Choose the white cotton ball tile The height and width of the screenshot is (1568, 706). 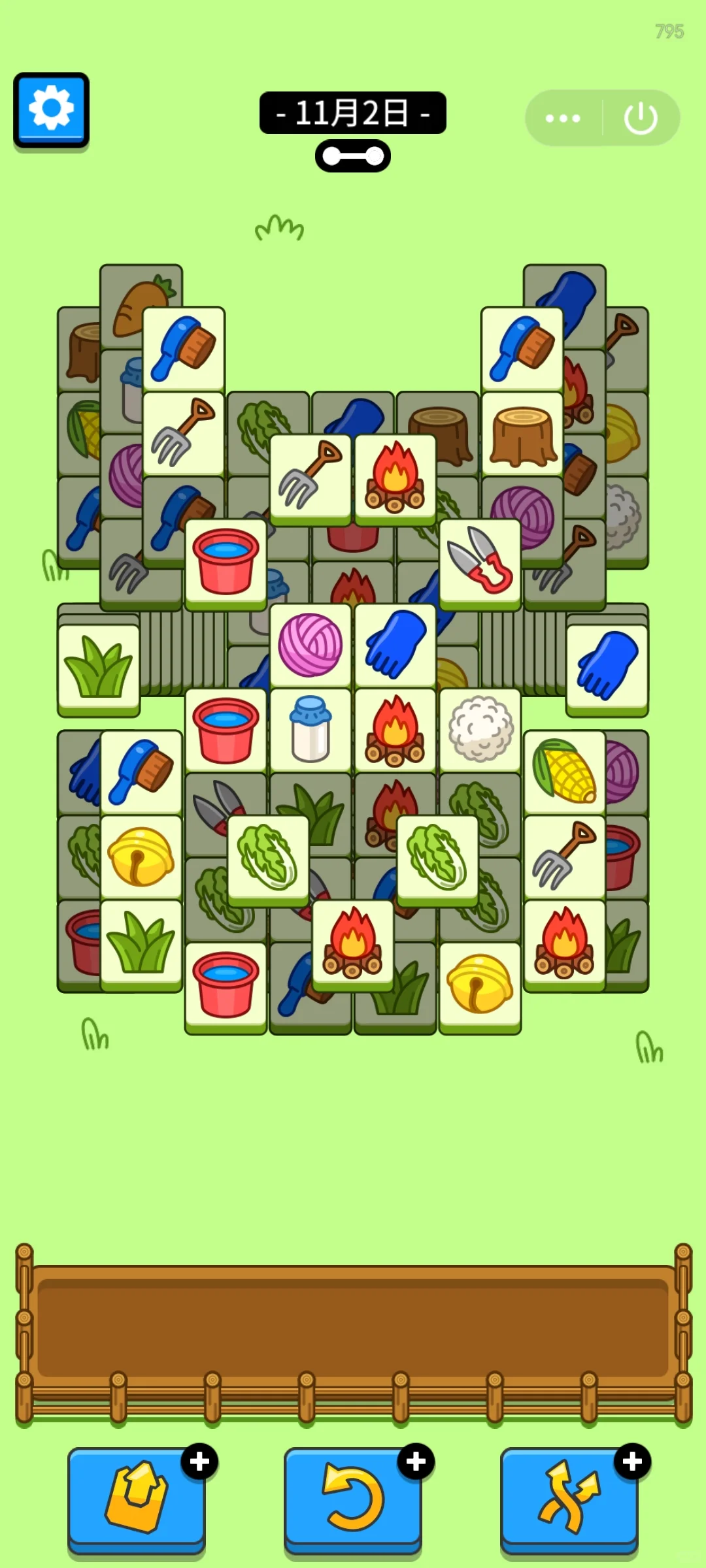click(x=480, y=730)
